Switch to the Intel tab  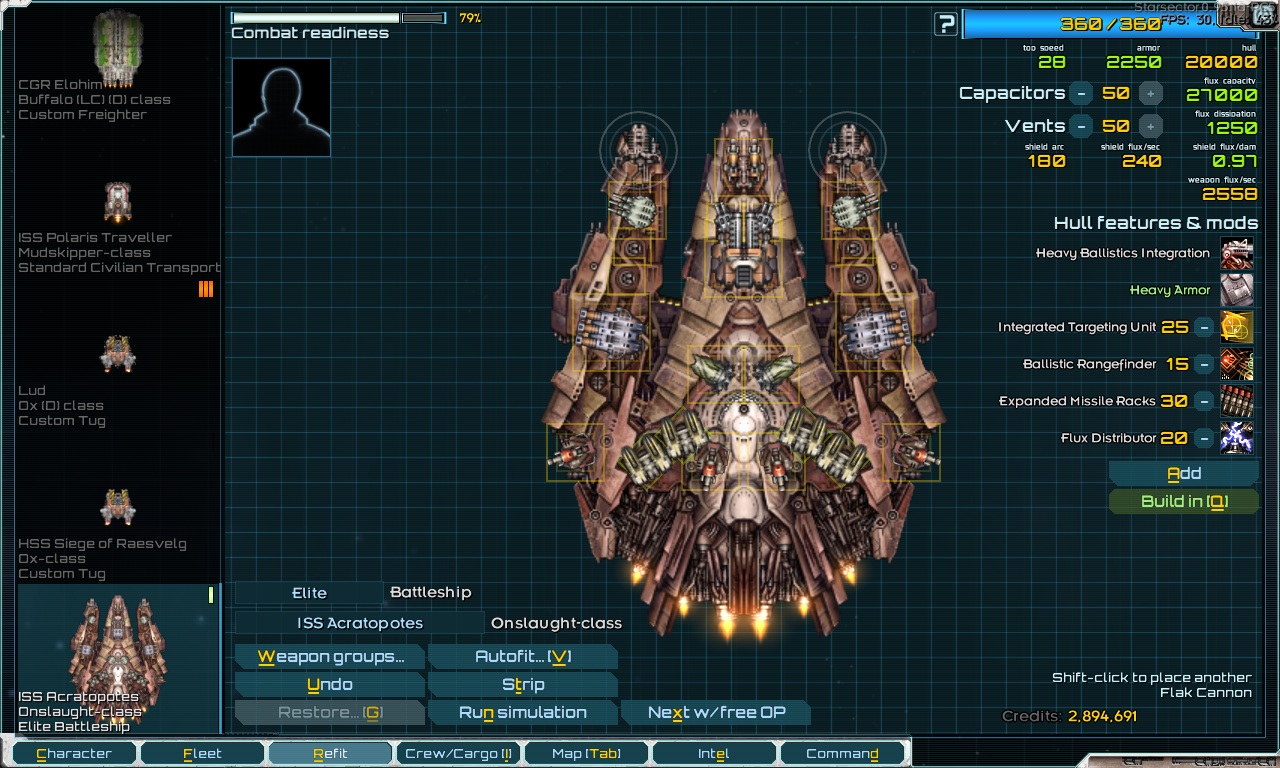pyautogui.click(x=713, y=752)
